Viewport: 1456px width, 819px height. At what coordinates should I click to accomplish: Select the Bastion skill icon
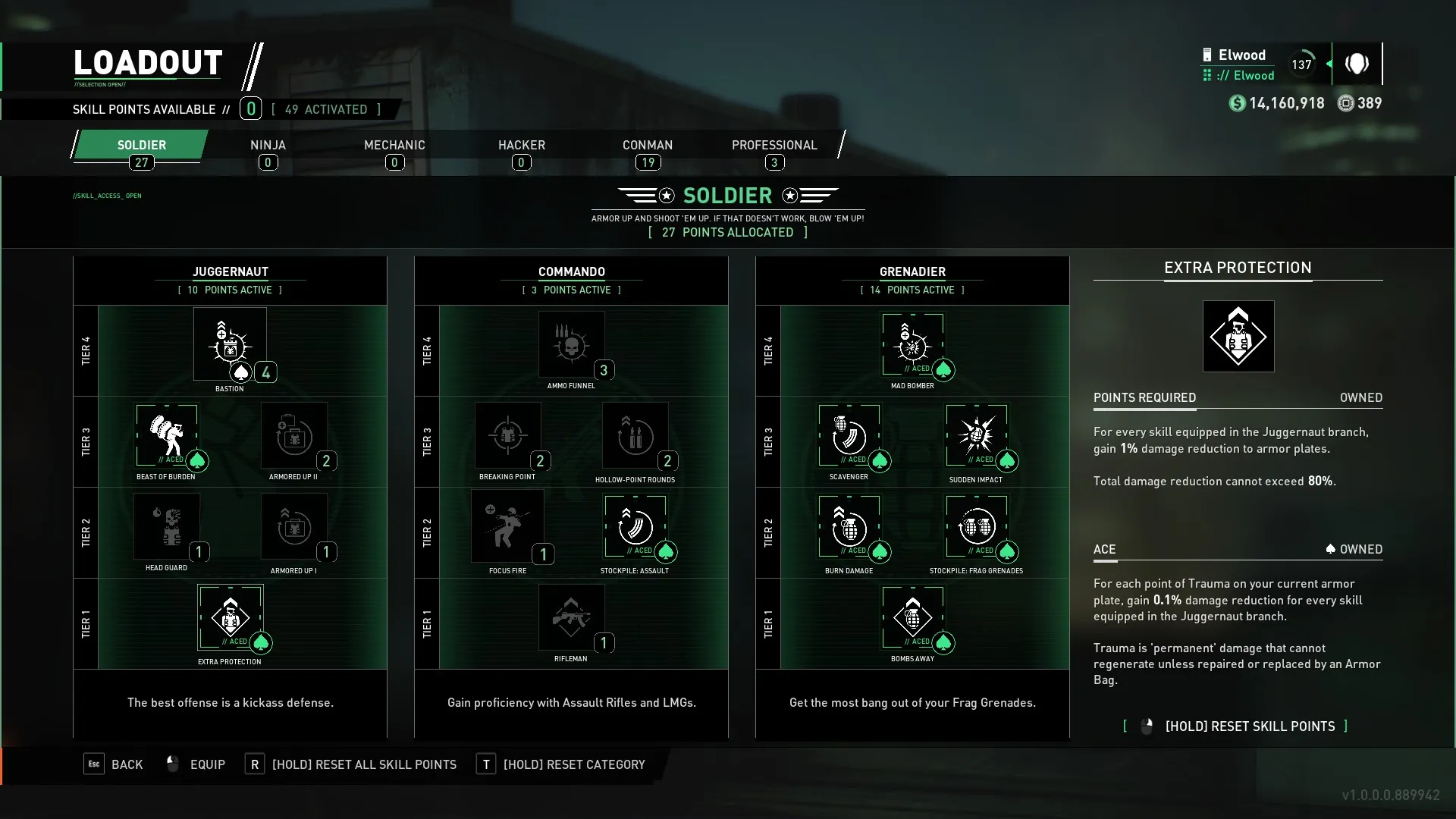(230, 345)
